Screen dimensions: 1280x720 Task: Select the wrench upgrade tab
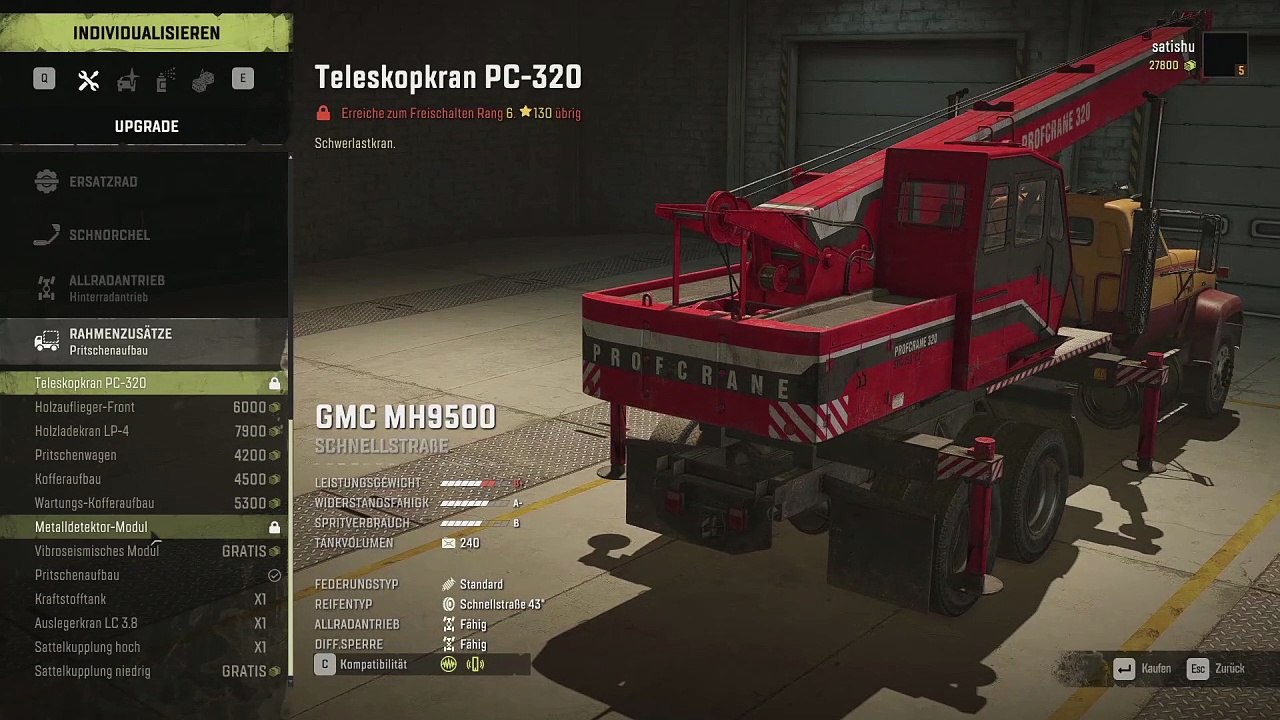coord(89,81)
